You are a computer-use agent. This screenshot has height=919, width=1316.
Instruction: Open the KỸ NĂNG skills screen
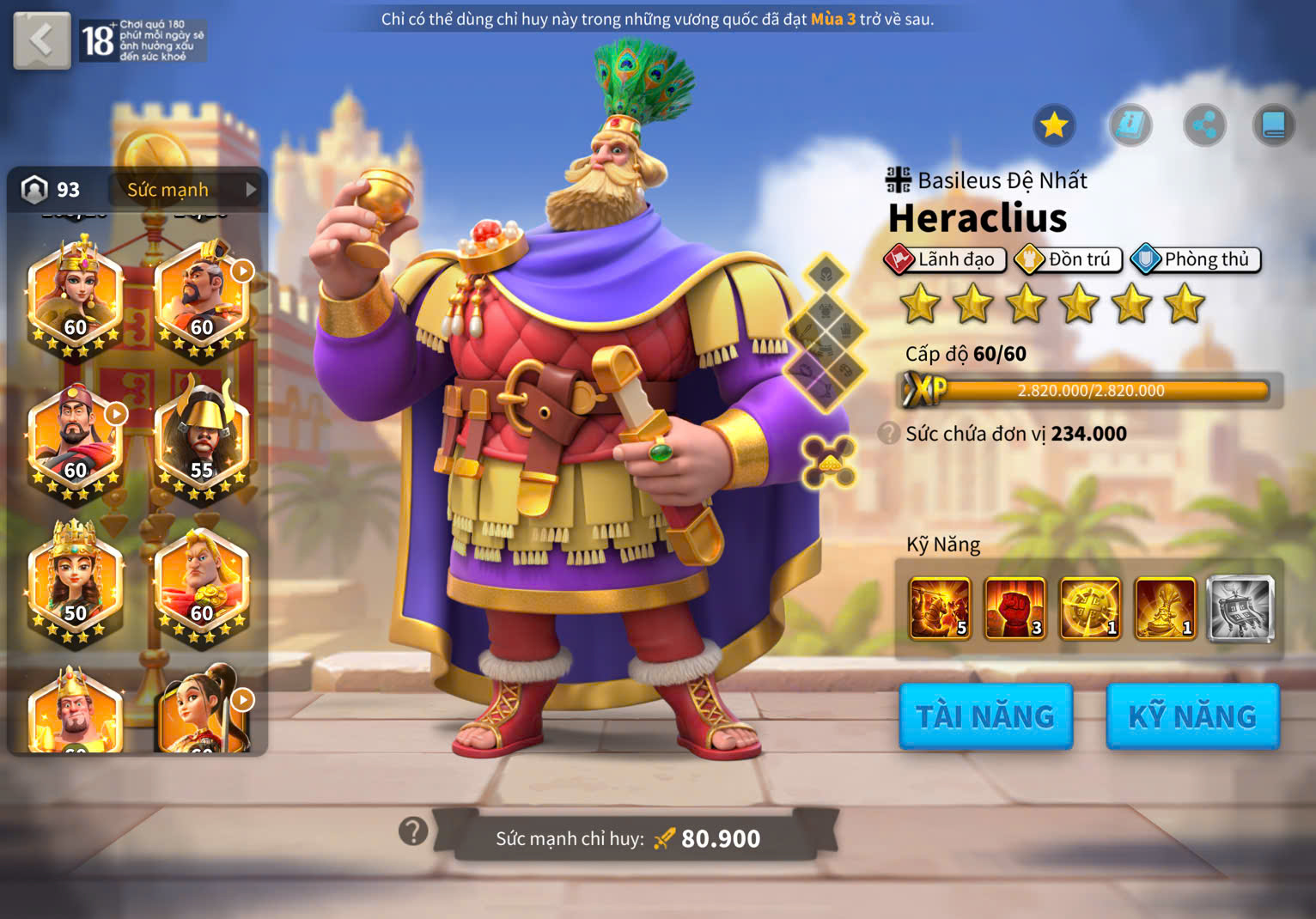(1192, 716)
